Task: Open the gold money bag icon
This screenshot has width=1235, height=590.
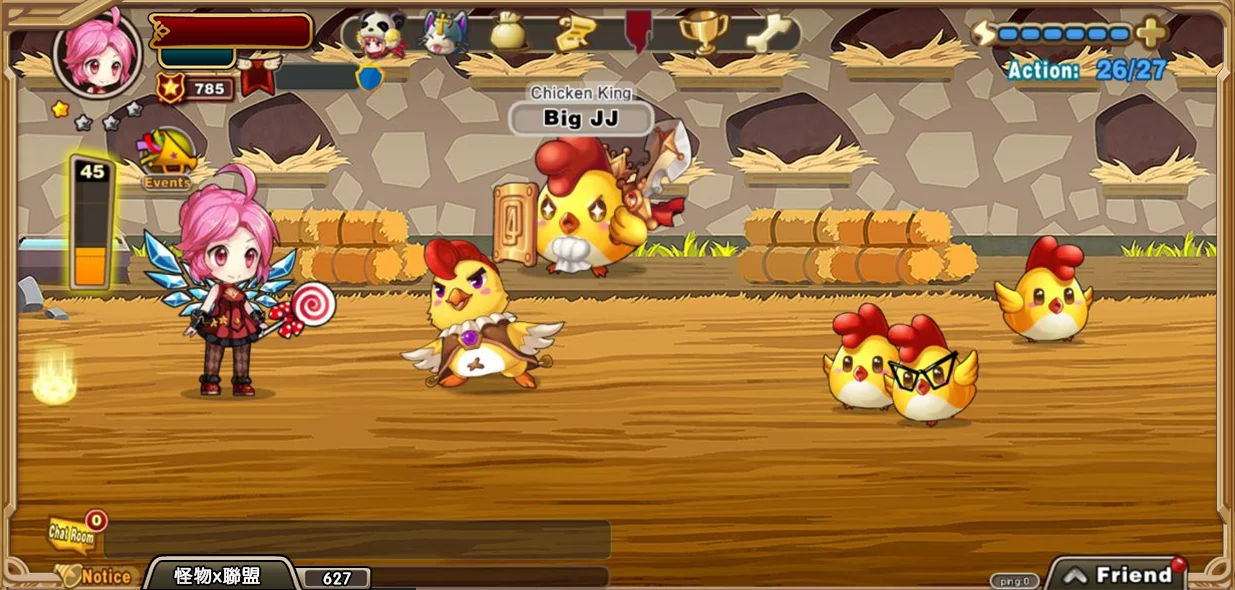Action: [507, 33]
